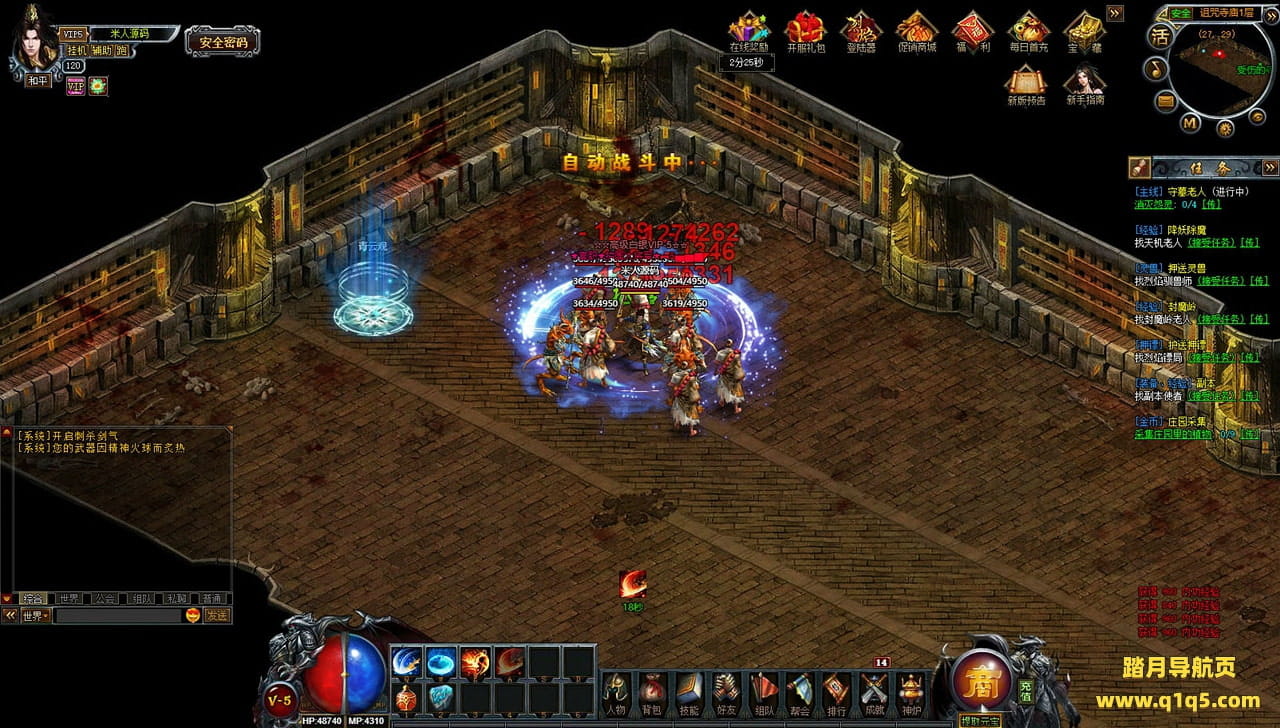This screenshot has width=1280, height=728.
Task: Open the 背包 backpack inventory
Action: click(651, 692)
